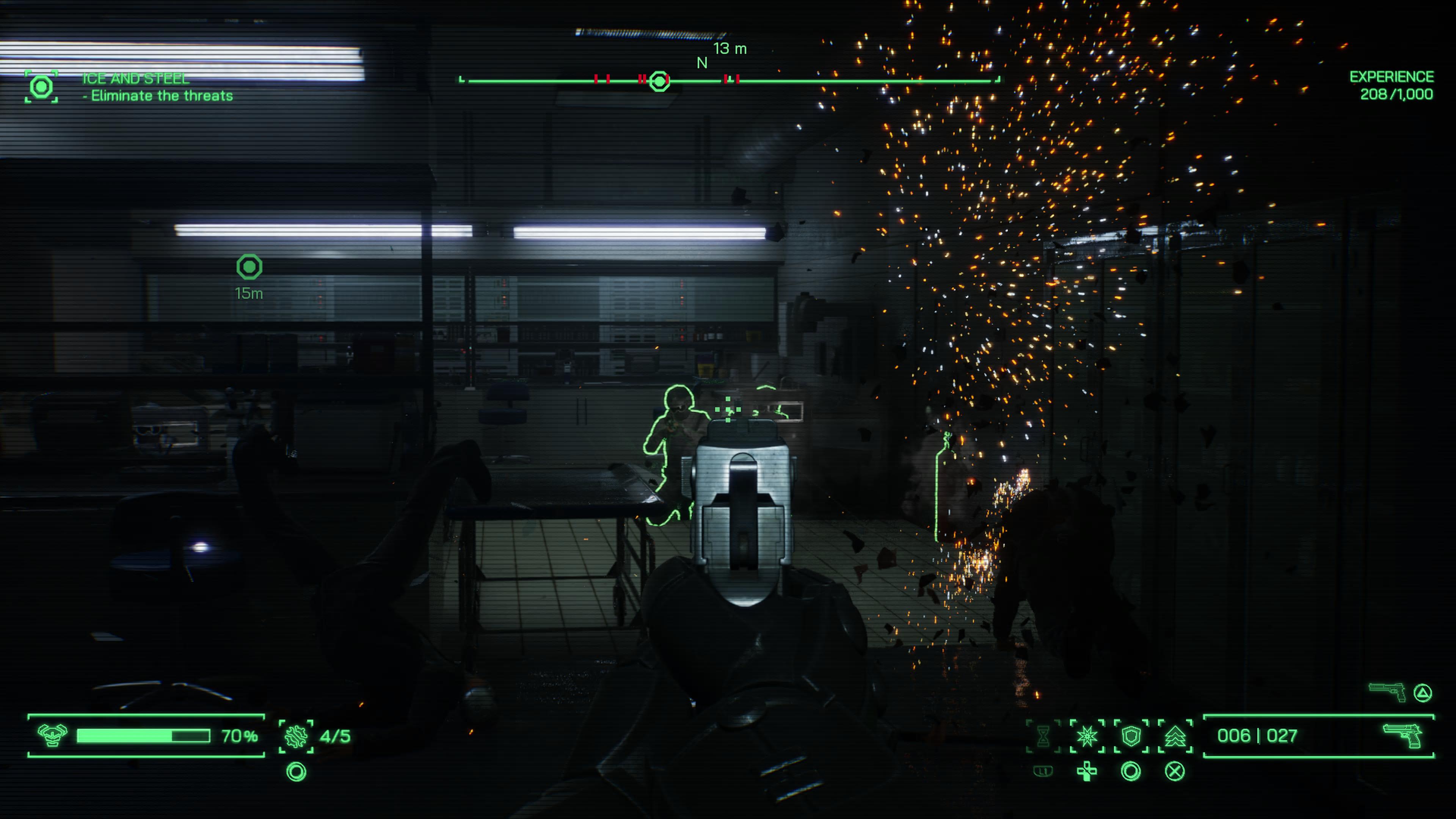
Task: Activate the triple-chevron dash ability
Action: click(1175, 736)
